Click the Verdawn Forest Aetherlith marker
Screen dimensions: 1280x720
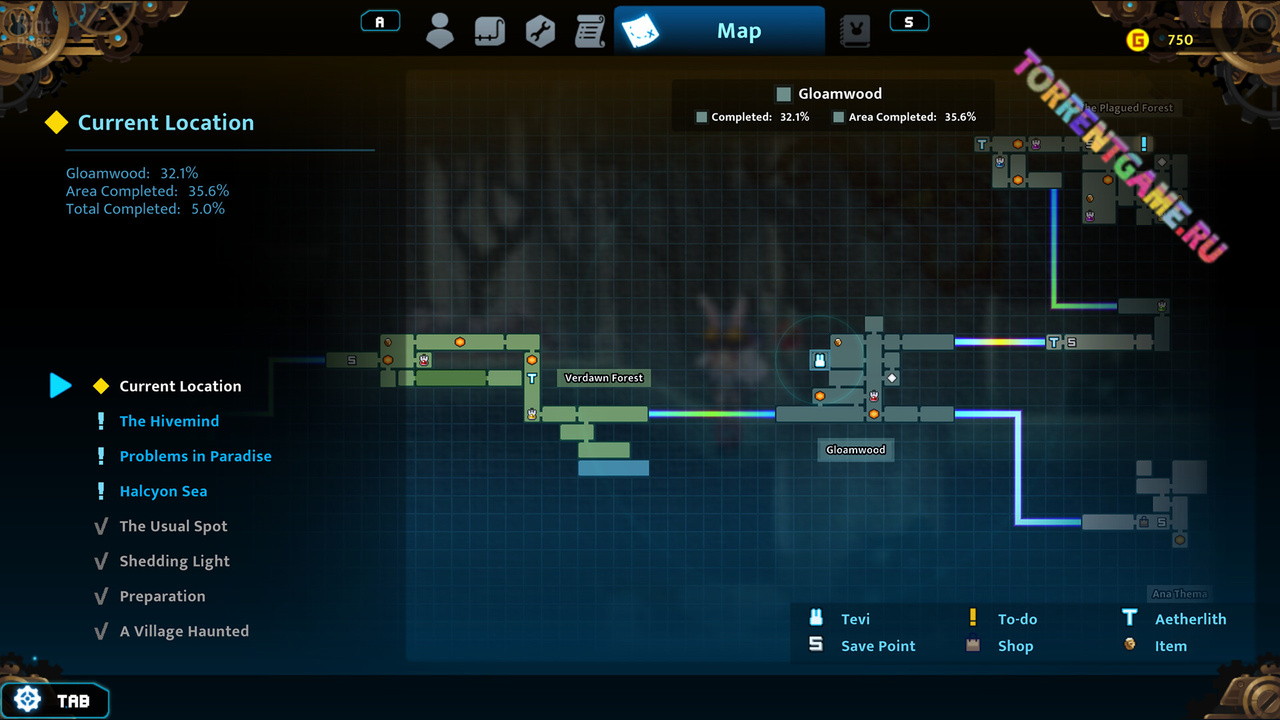pyautogui.click(x=532, y=379)
